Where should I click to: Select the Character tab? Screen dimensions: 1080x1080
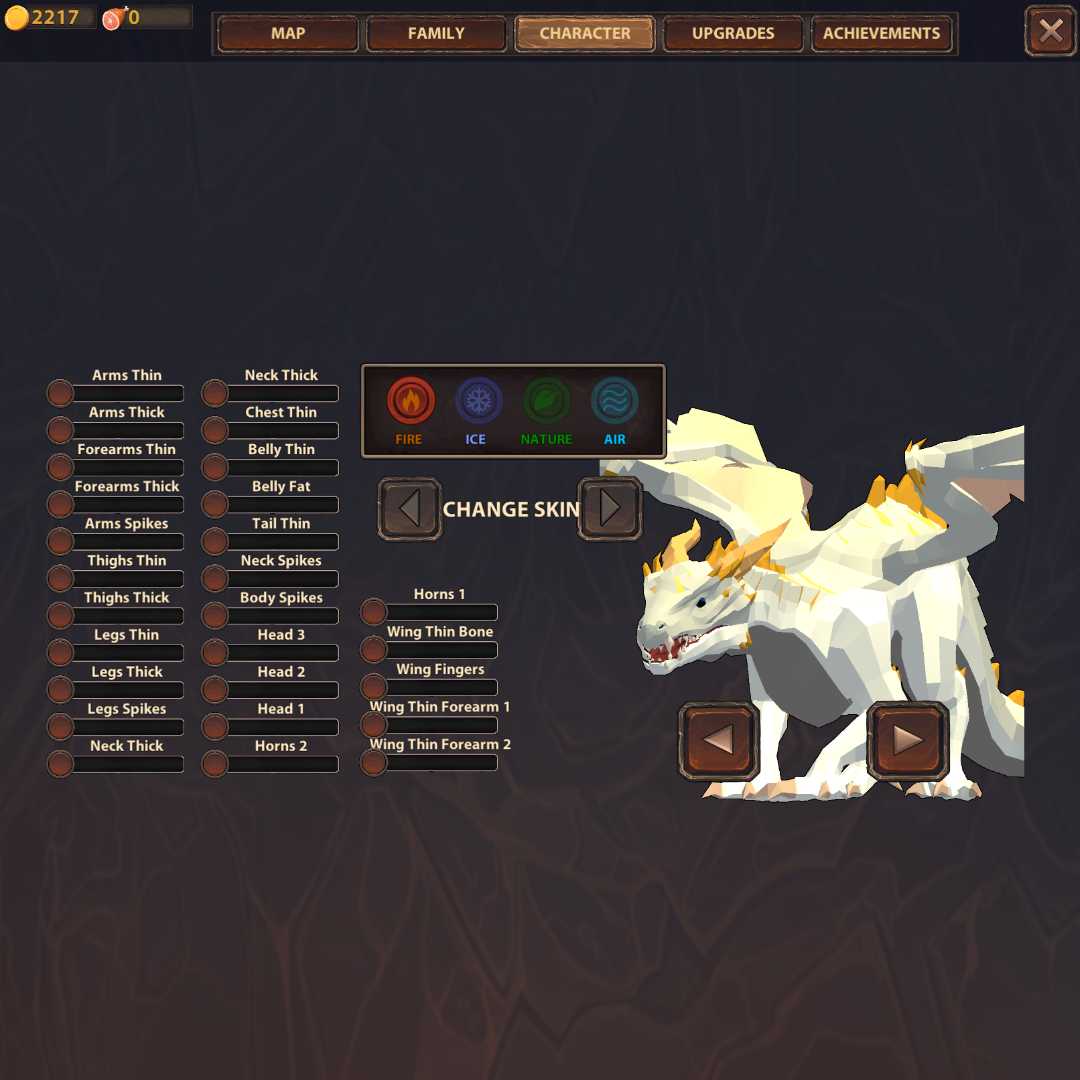tap(585, 34)
